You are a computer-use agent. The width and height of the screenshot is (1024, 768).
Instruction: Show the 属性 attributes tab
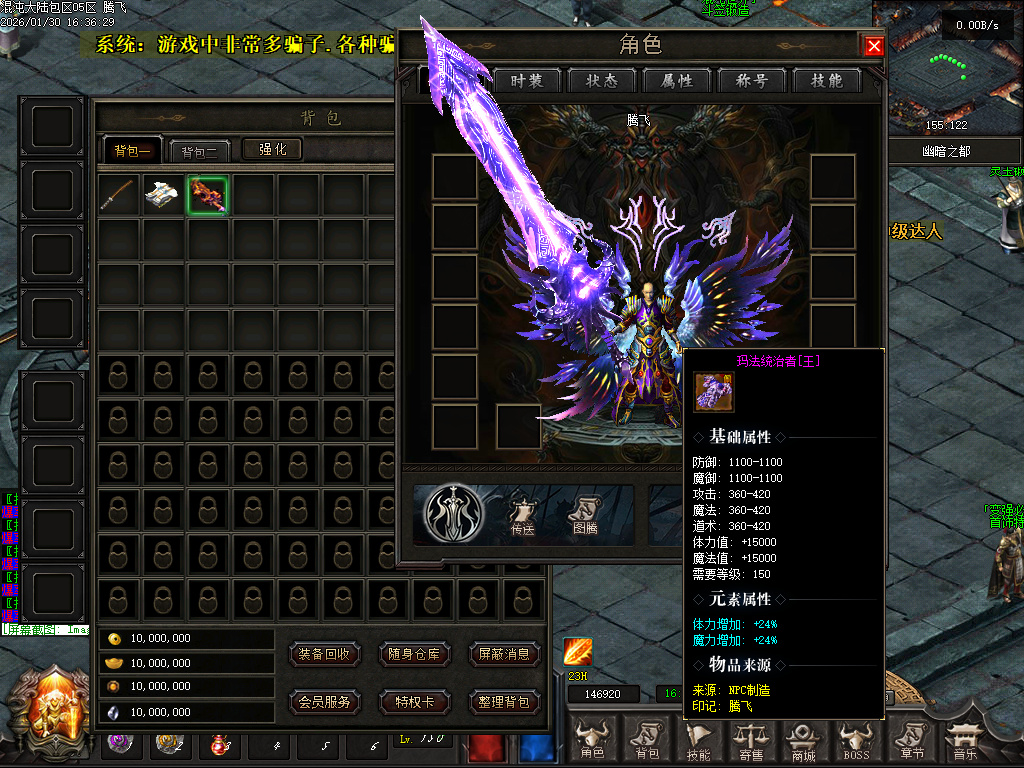(x=677, y=81)
